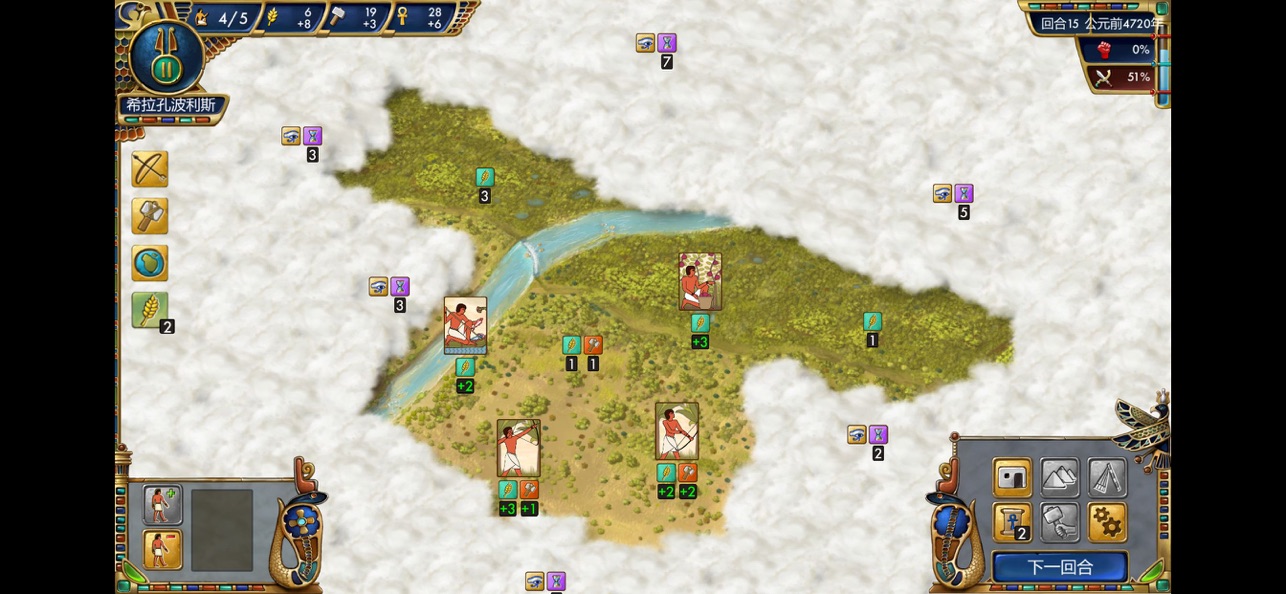This screenshot has width=1286, height=594.
Task: Select the bow hunting icon
Action: (x=150, y=170)
